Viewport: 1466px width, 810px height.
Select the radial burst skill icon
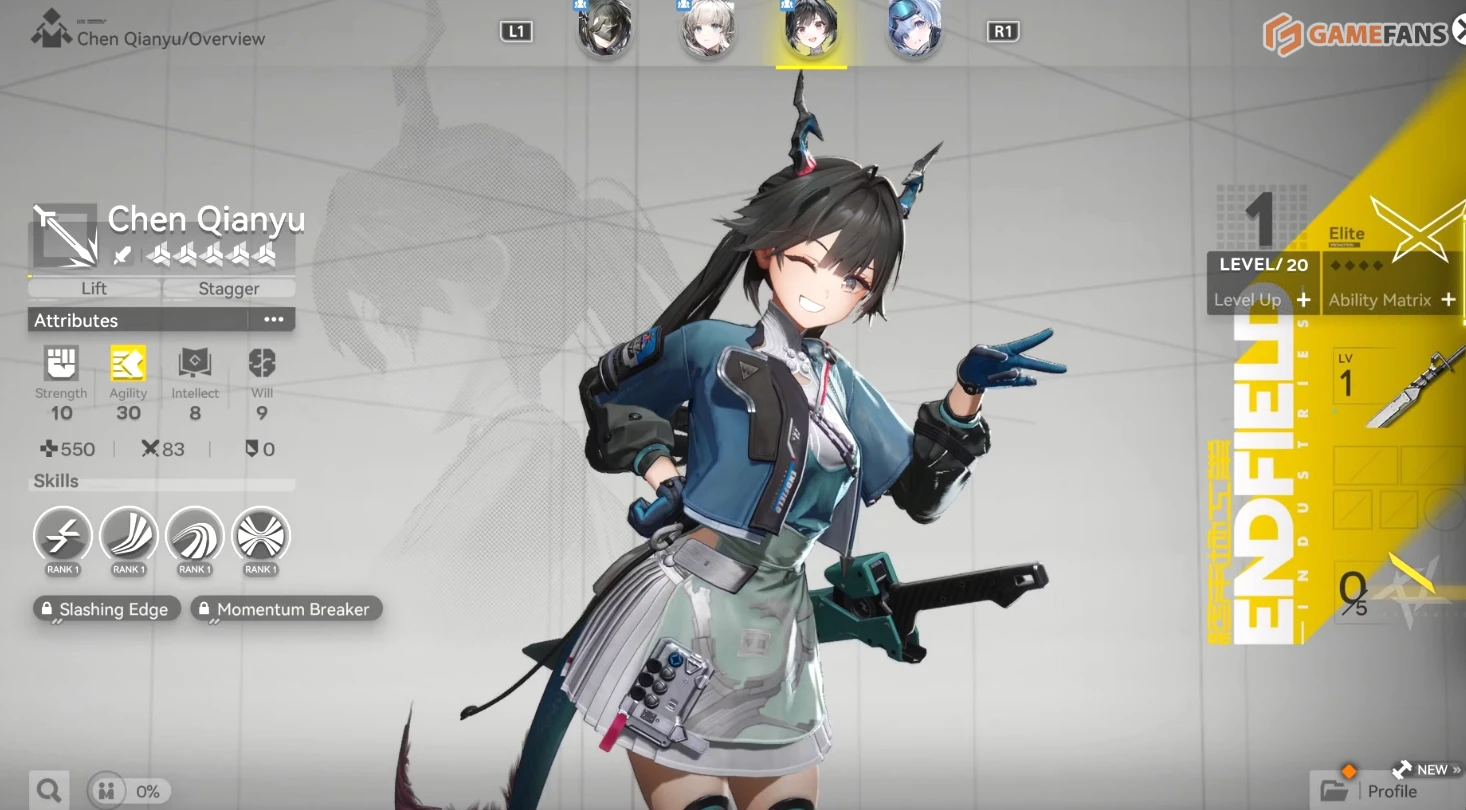[x=260, y=536]
